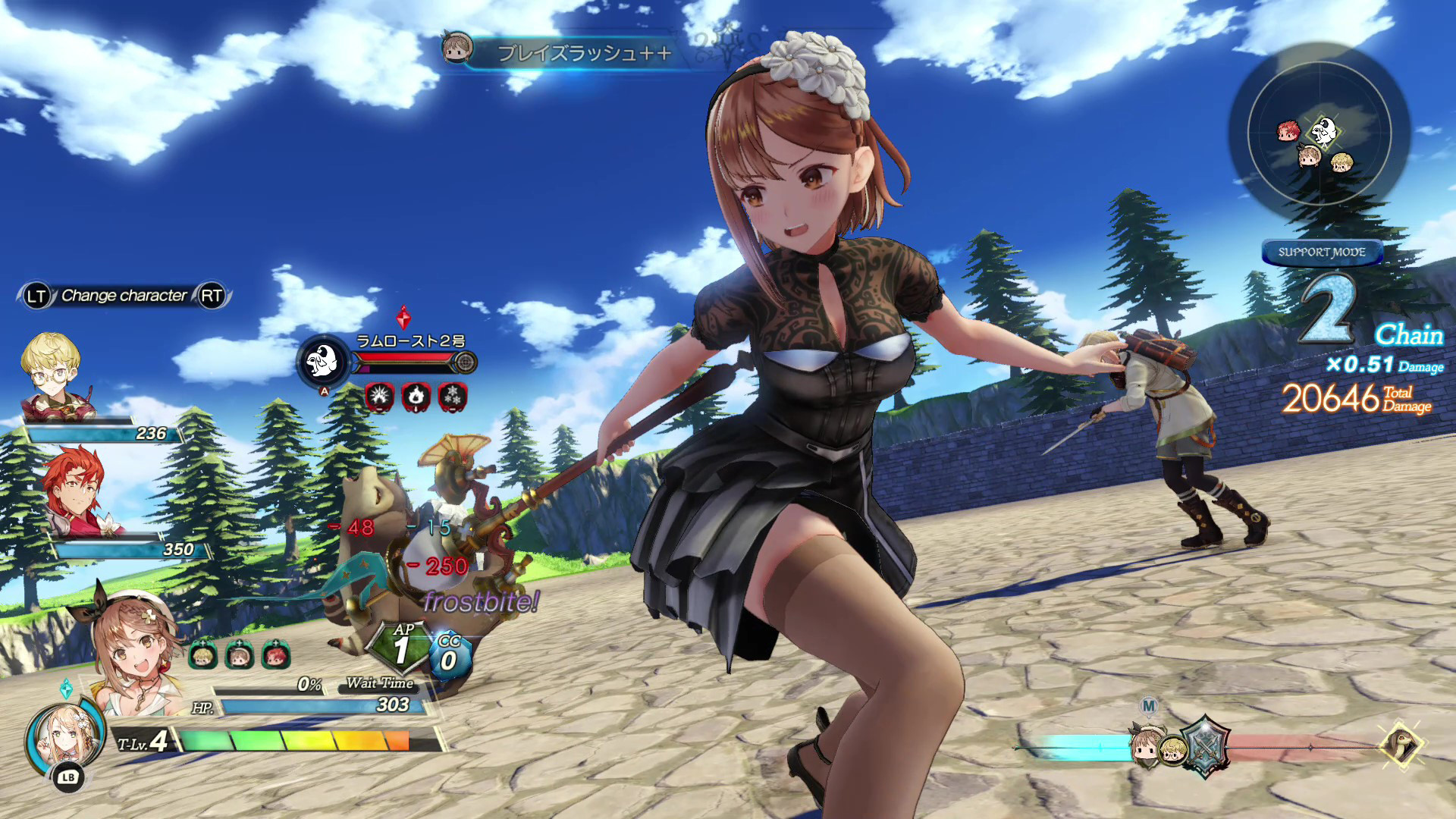Target the enemy's white beast icon
1456x819 pixels.
(x=323, y=362)
